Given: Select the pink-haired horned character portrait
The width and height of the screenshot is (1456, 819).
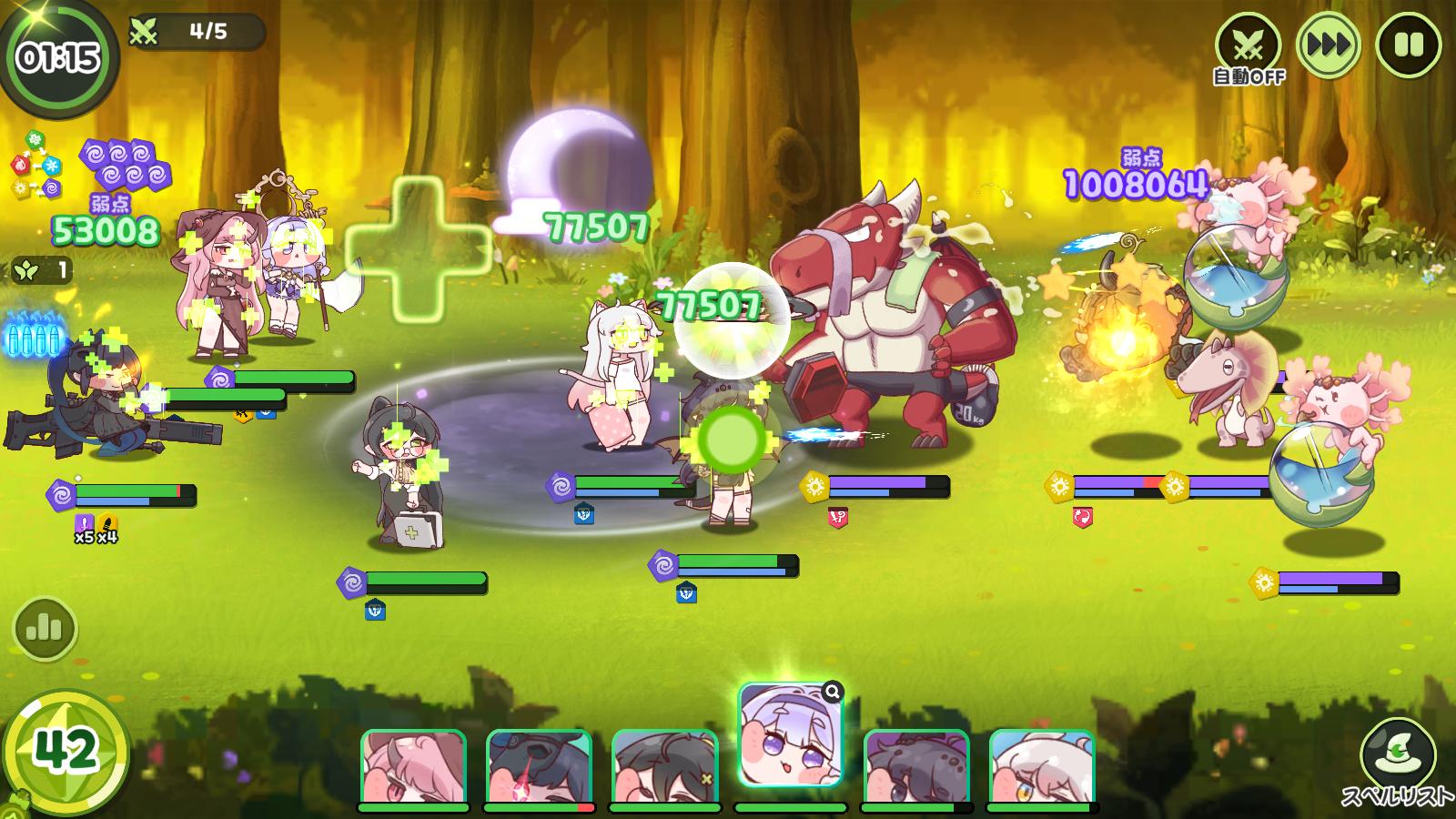Looking at the screenshot, I should 413,767.
